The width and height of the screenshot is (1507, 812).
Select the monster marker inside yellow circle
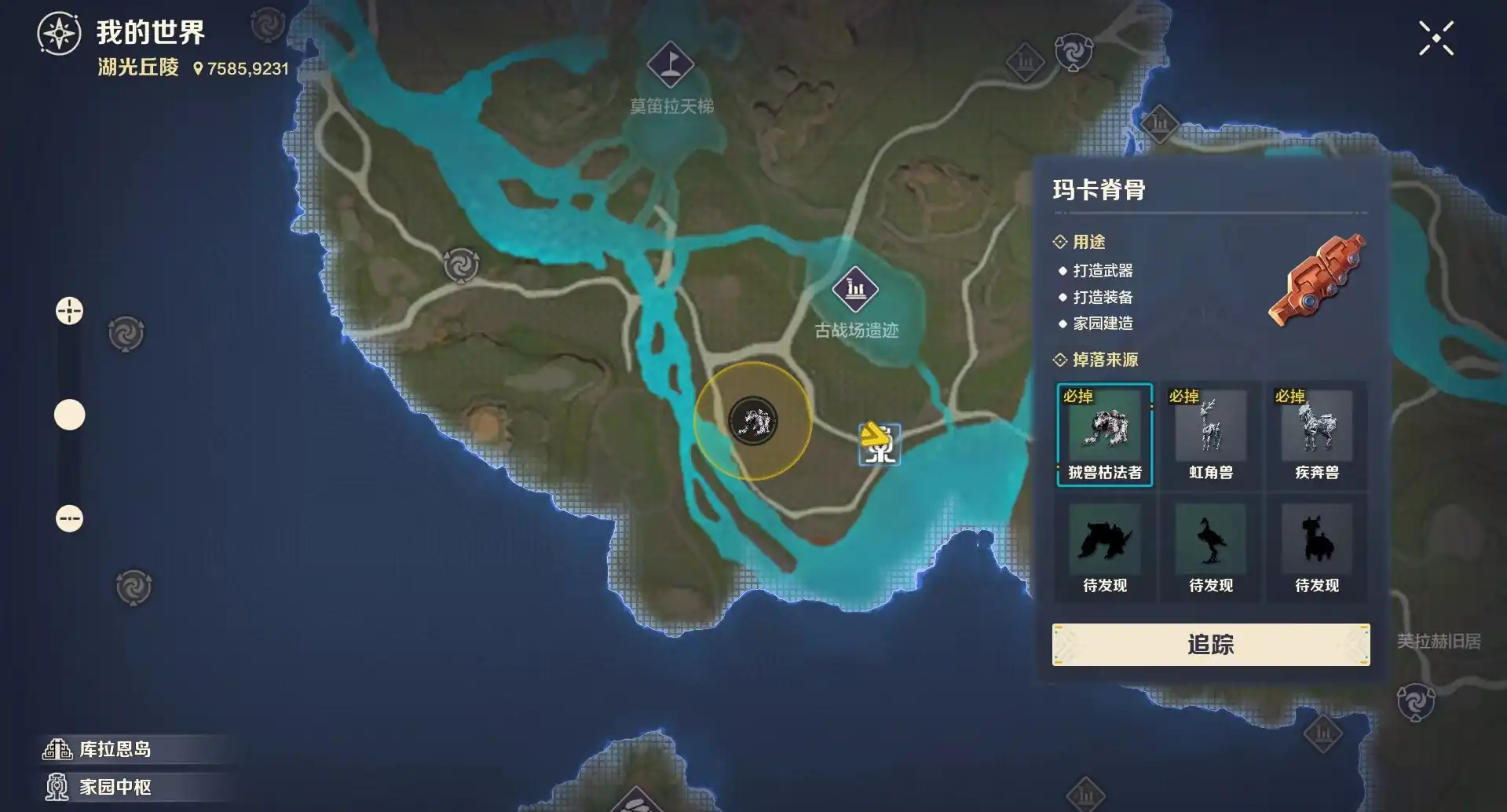tap(752, 422)
